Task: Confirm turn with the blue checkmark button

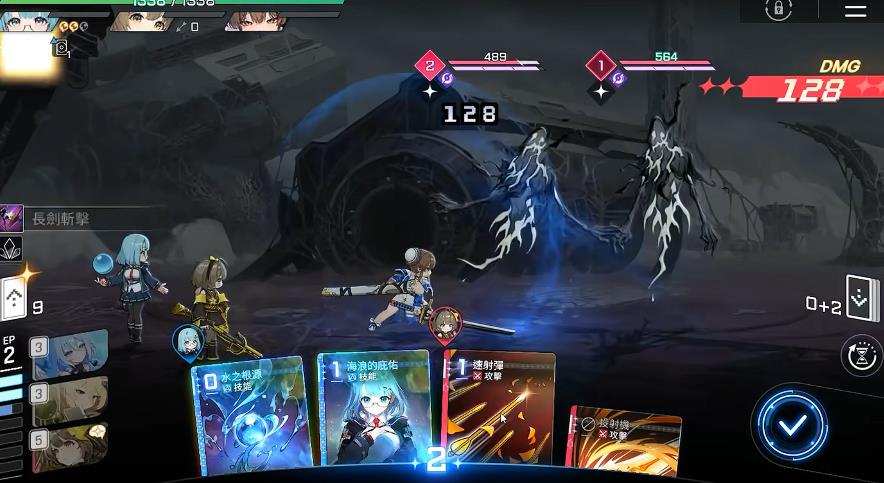Action: point(793,425)
